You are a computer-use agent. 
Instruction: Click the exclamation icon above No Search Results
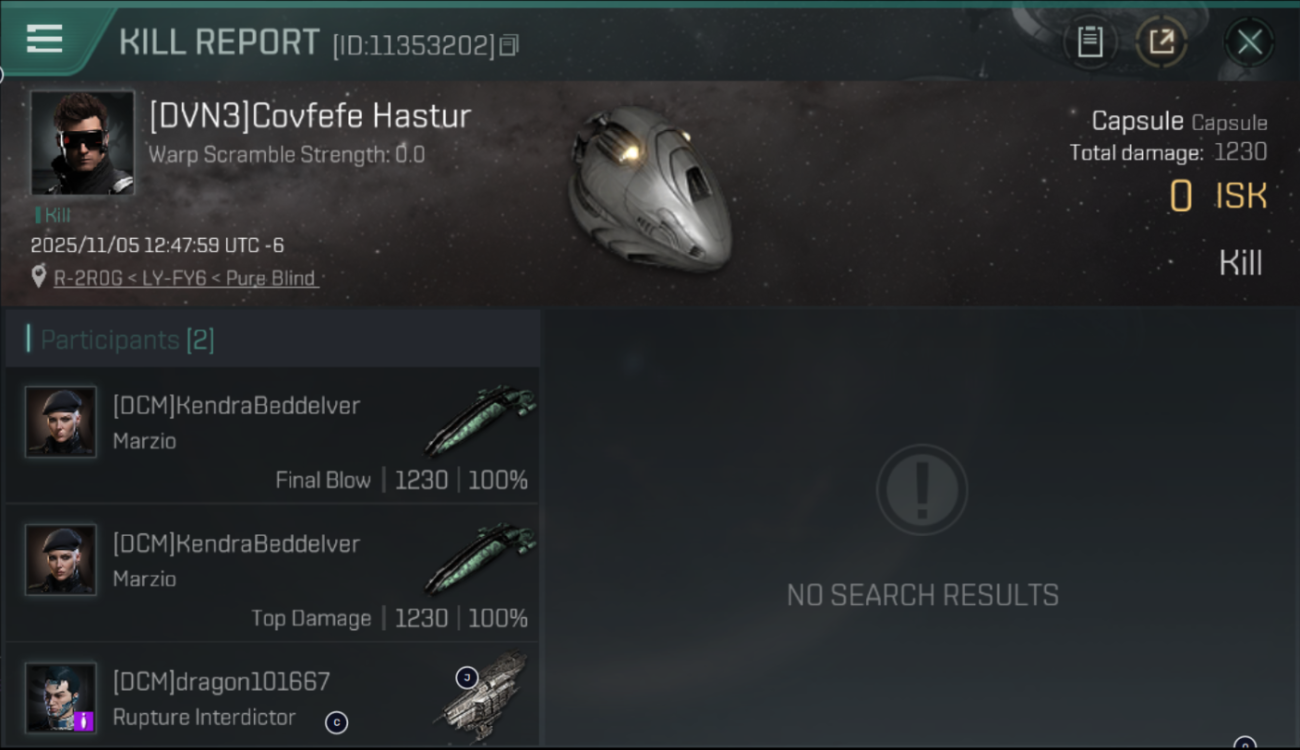(x=922, y=489)
